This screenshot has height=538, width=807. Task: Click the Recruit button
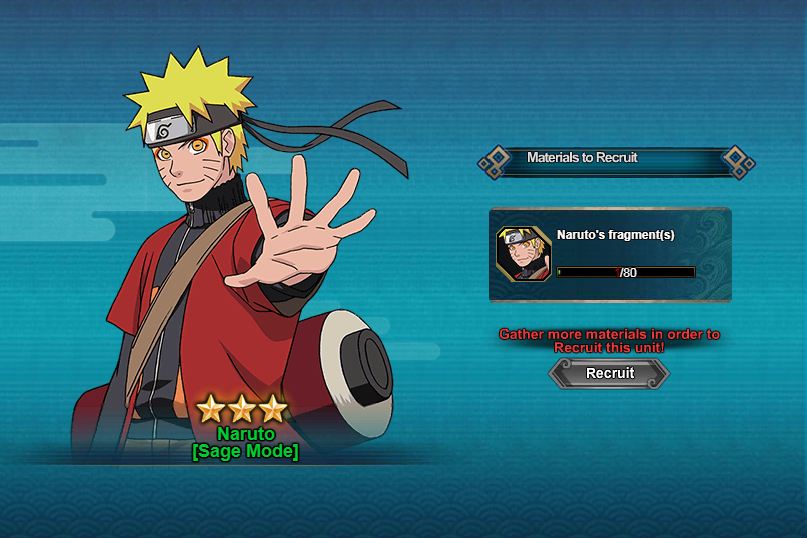point(609,373)
